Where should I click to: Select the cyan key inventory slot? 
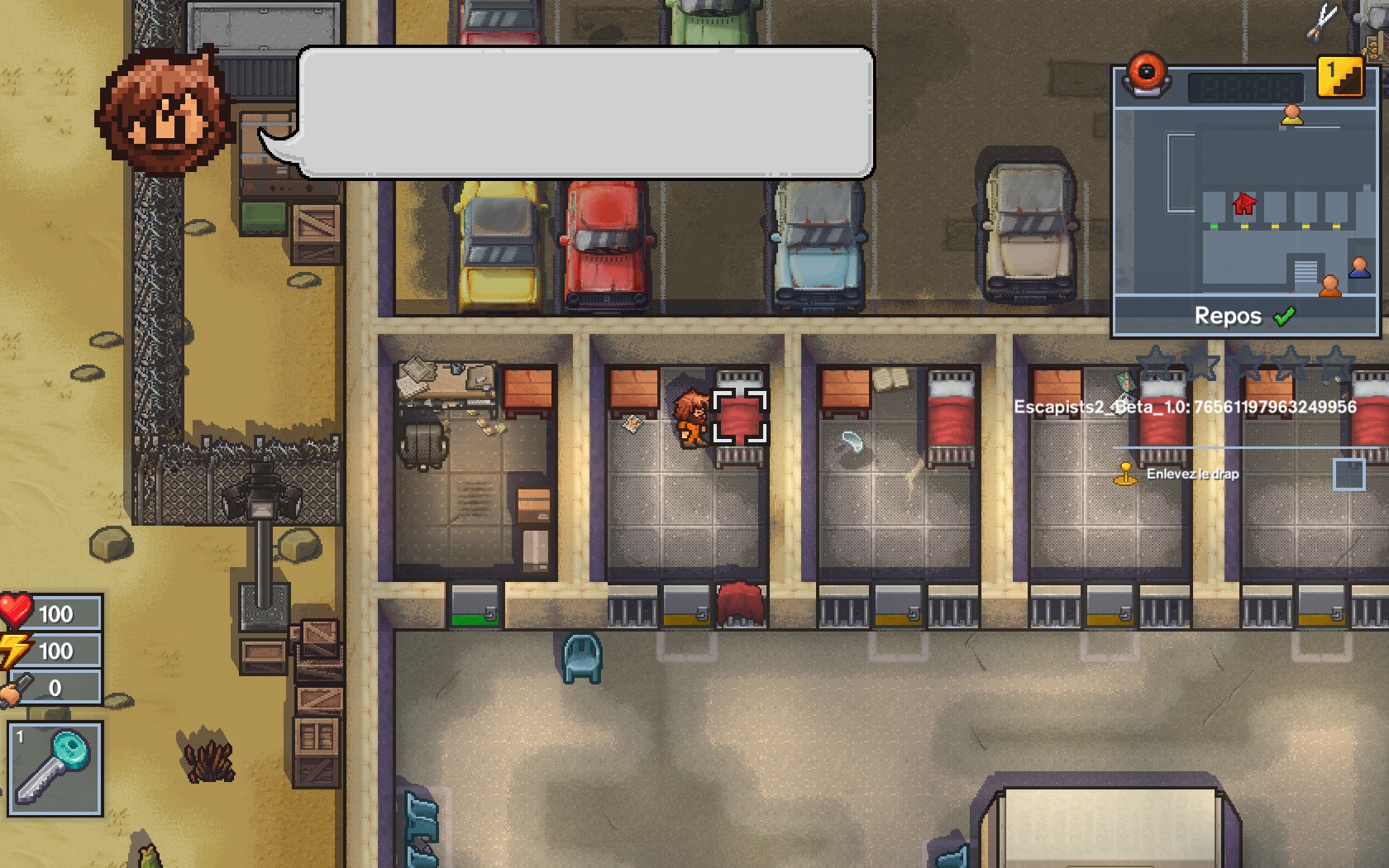click(55, 769)
